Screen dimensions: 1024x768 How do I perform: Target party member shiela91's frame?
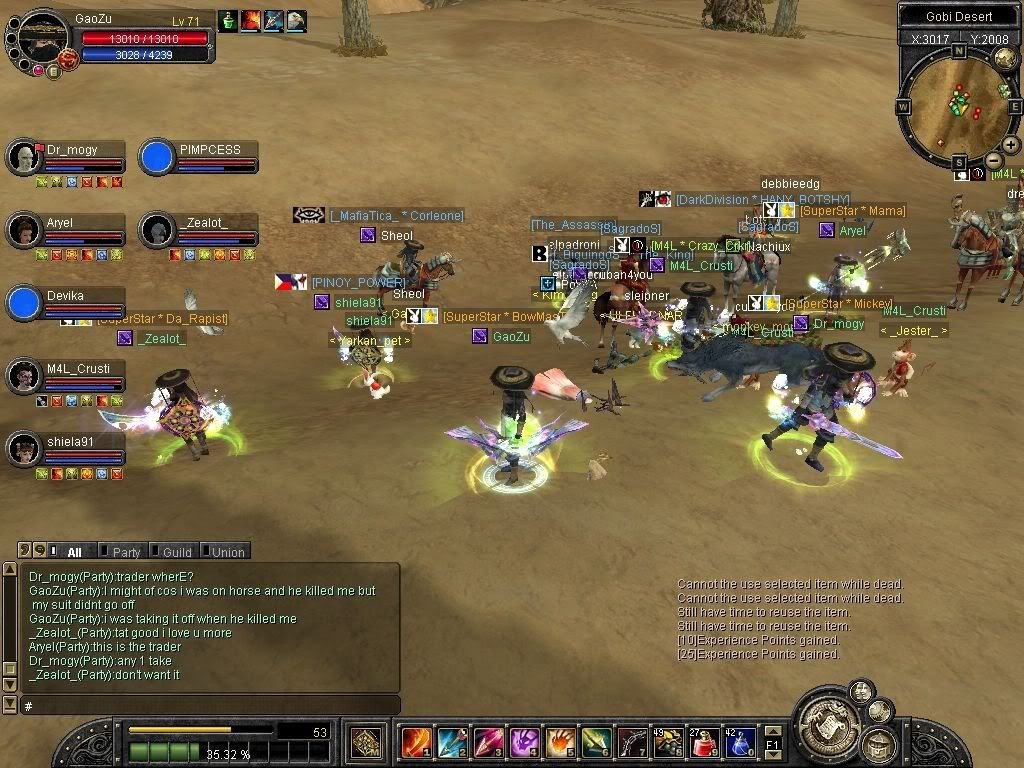tap(66, 449)
